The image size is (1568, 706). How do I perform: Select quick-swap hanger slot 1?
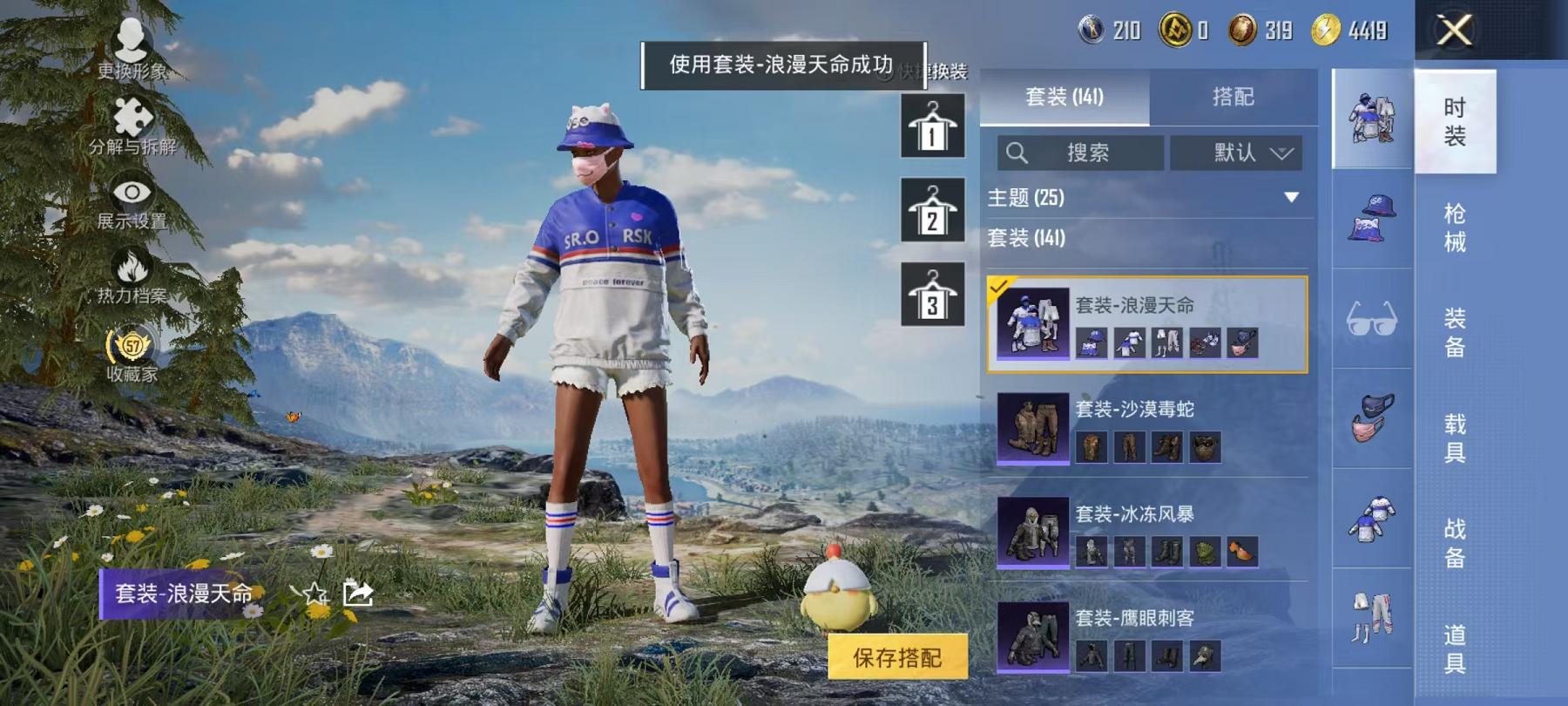click(931, 128)
